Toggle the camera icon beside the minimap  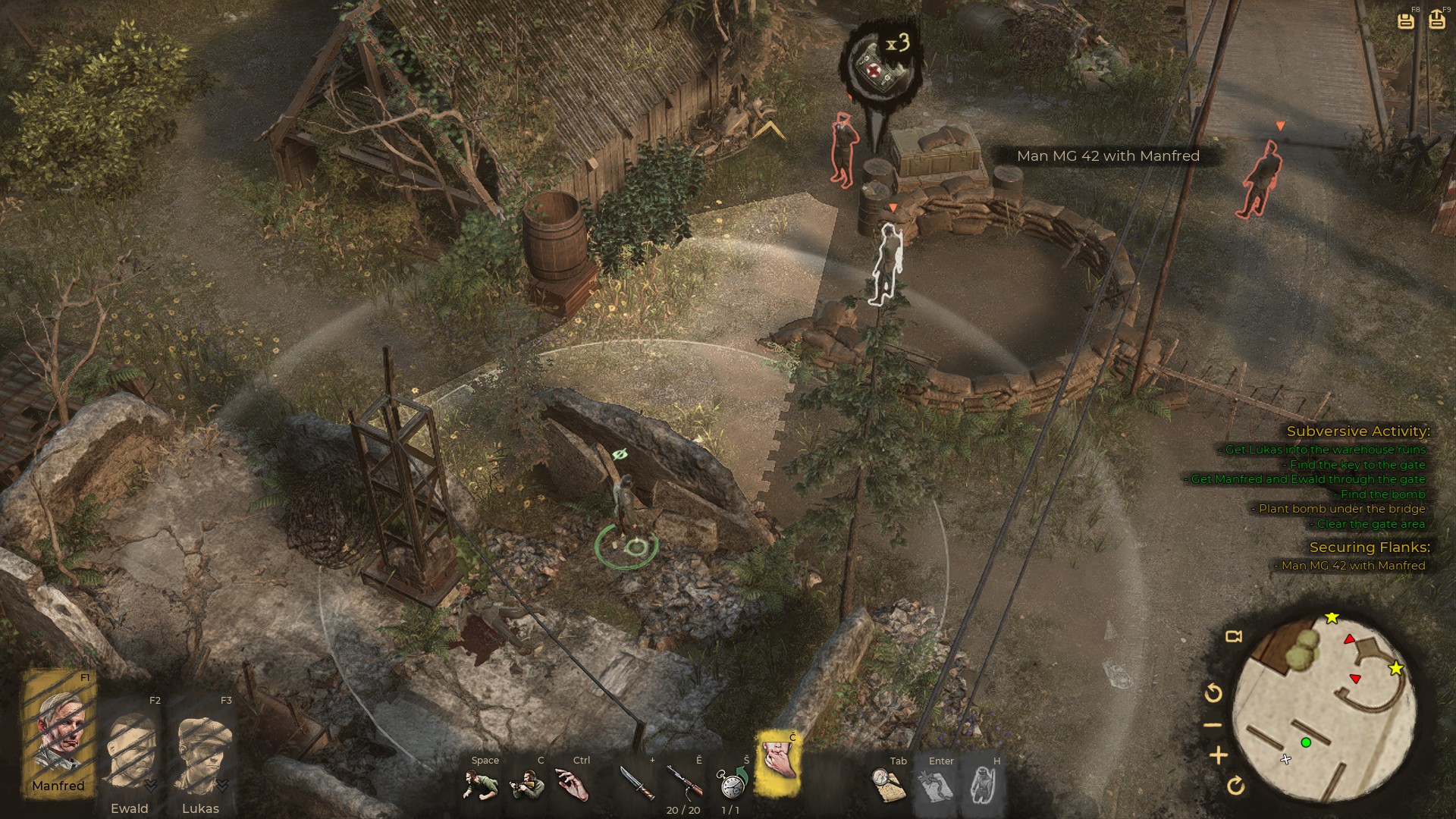click(x=1234, y=636)
